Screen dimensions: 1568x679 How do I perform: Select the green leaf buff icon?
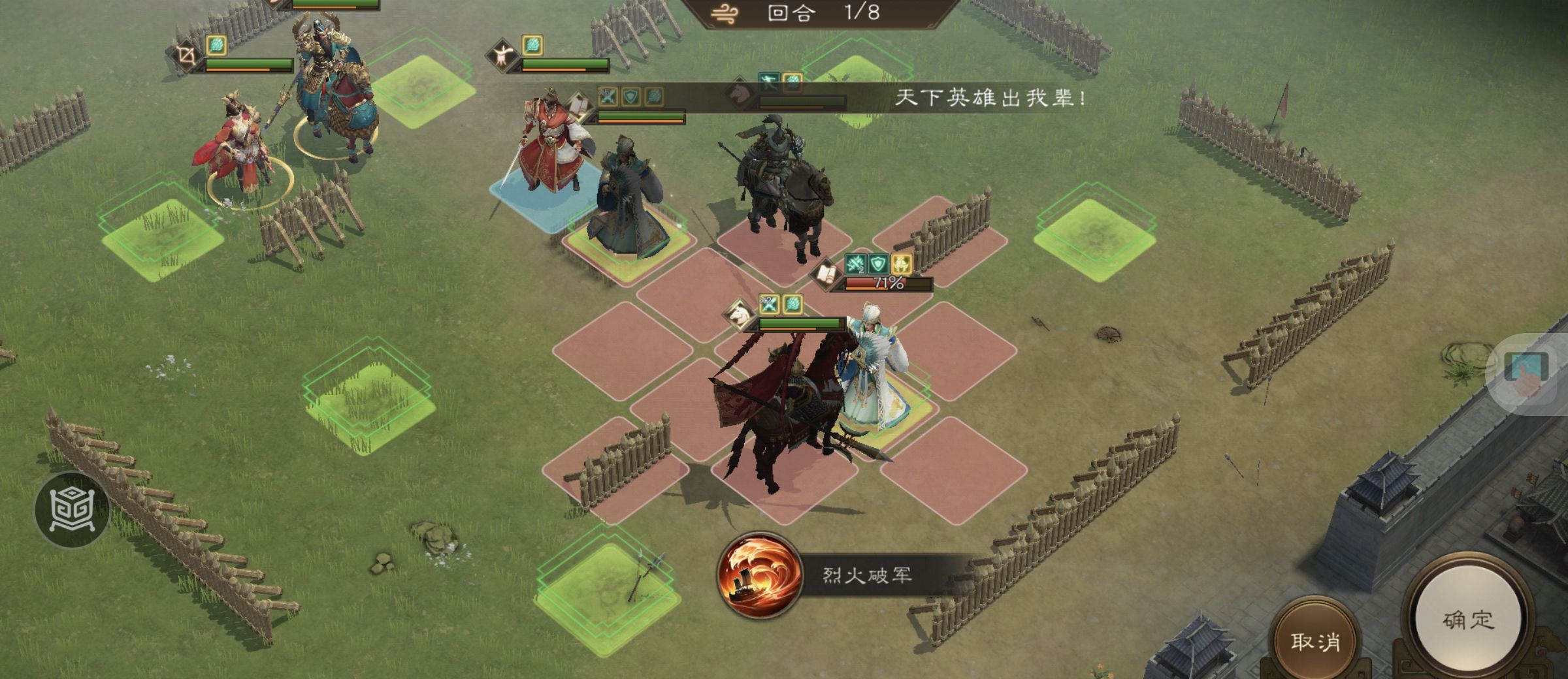(x=653, y=97)
